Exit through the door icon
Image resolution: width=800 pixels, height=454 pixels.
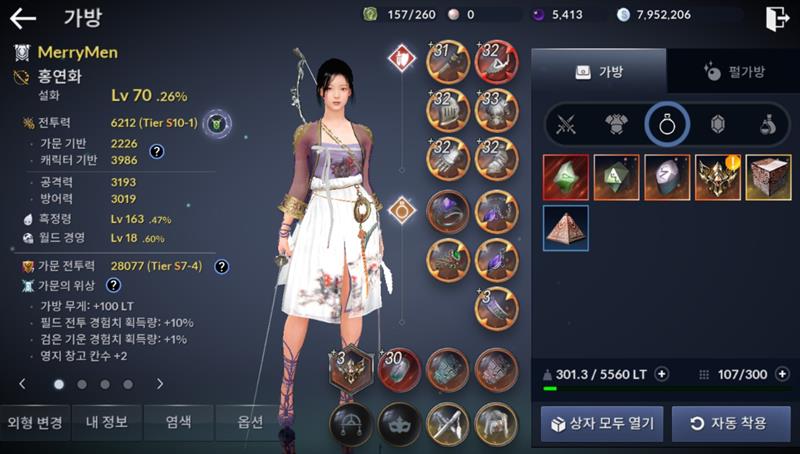777,19
